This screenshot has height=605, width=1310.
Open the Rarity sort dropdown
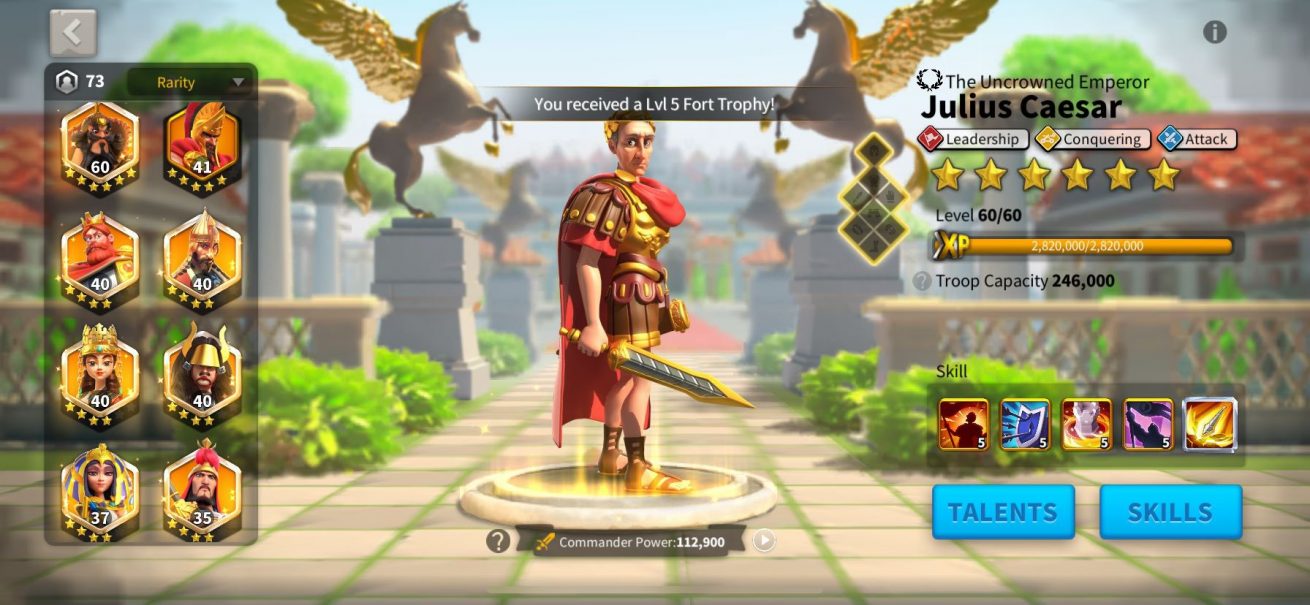[190, 82]
